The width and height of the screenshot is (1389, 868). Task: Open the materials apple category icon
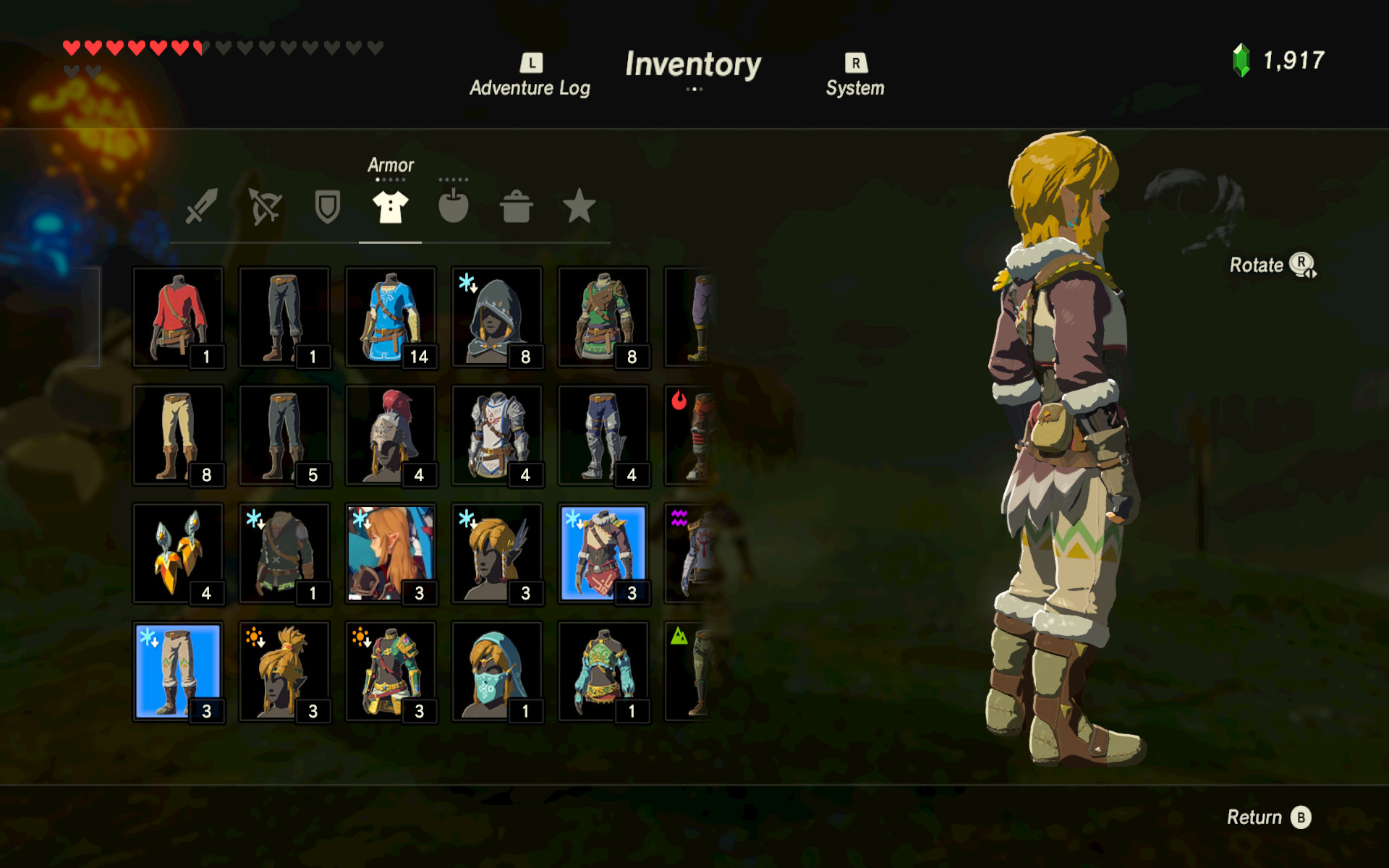click(454, 208)
